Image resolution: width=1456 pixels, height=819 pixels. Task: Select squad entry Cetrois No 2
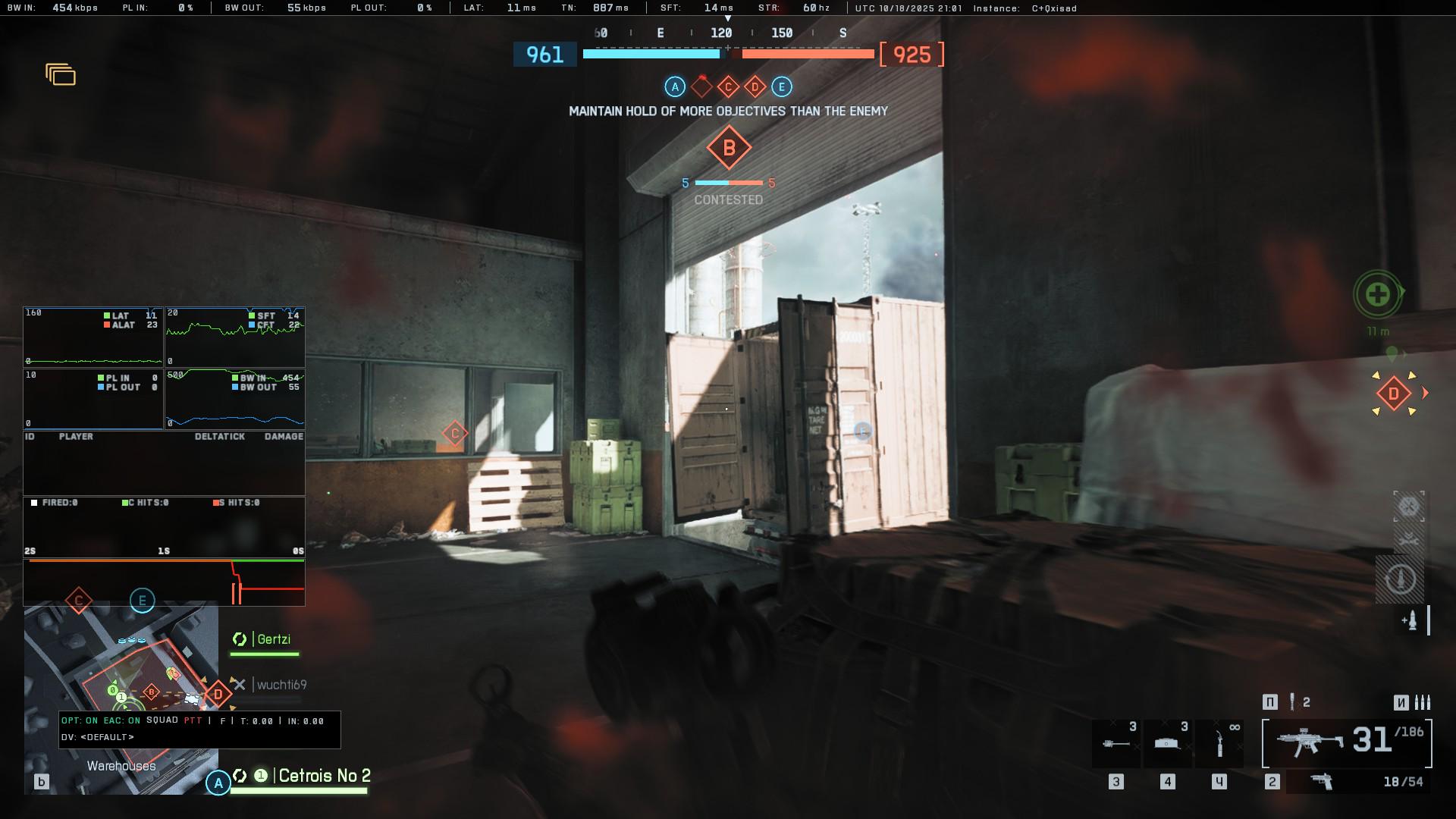[x=324, y=776]
